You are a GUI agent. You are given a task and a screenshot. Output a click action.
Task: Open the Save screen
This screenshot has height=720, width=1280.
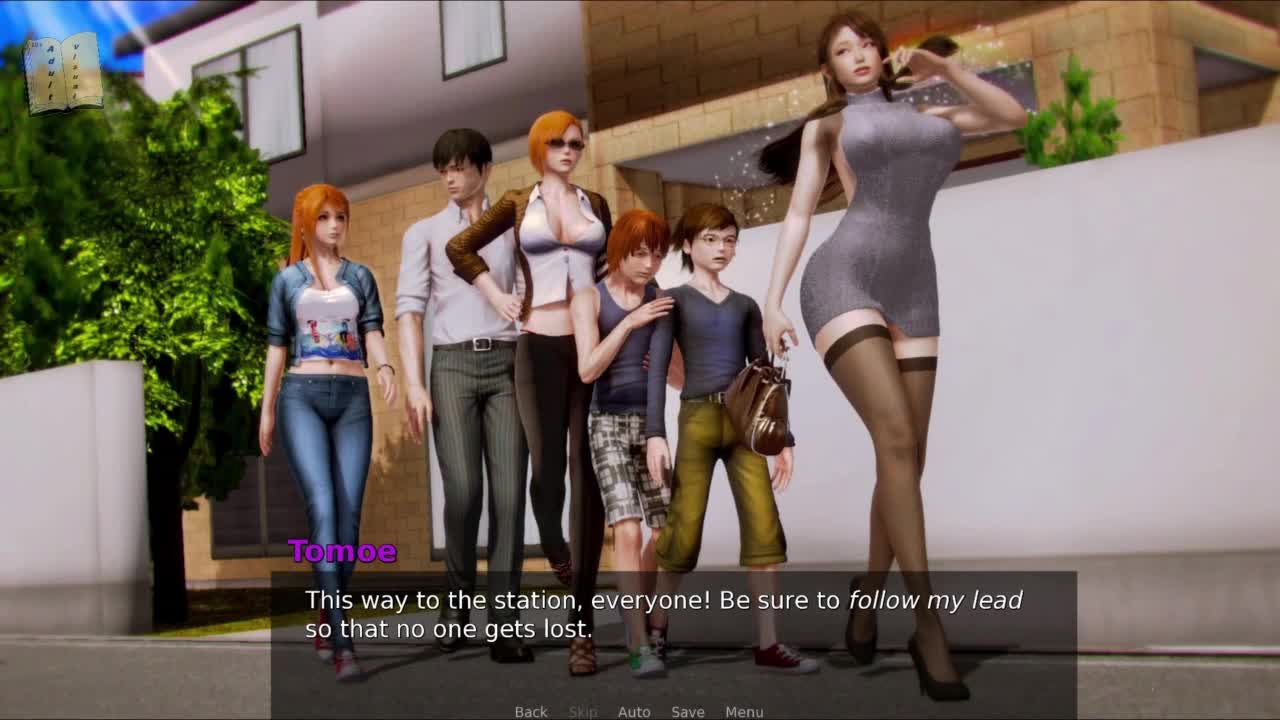tap(688, 712)
